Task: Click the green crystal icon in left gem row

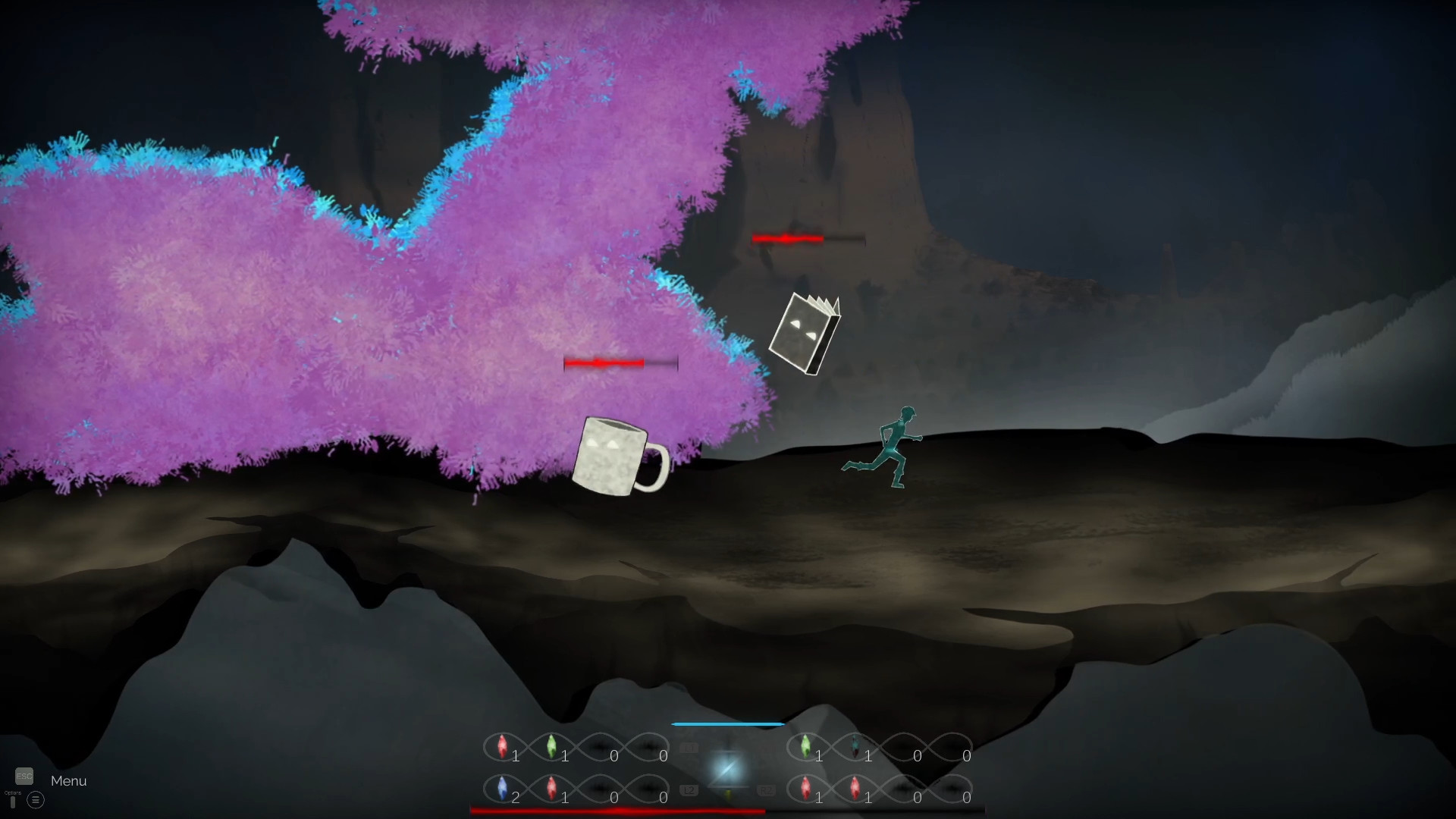Action: pyautogui.click(x=551, y=746)
